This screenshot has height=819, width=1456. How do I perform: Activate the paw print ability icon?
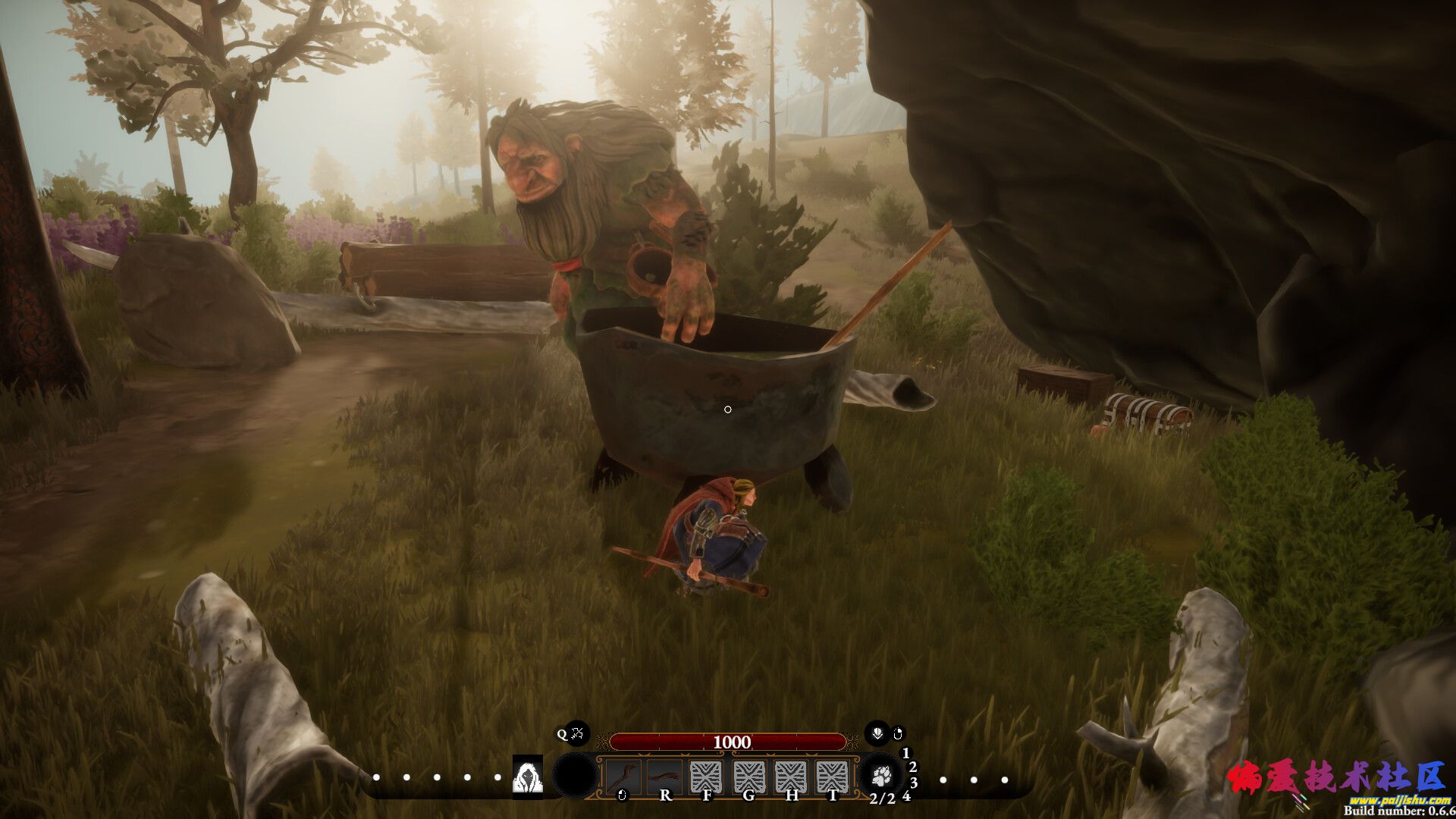tap(881, 776)
